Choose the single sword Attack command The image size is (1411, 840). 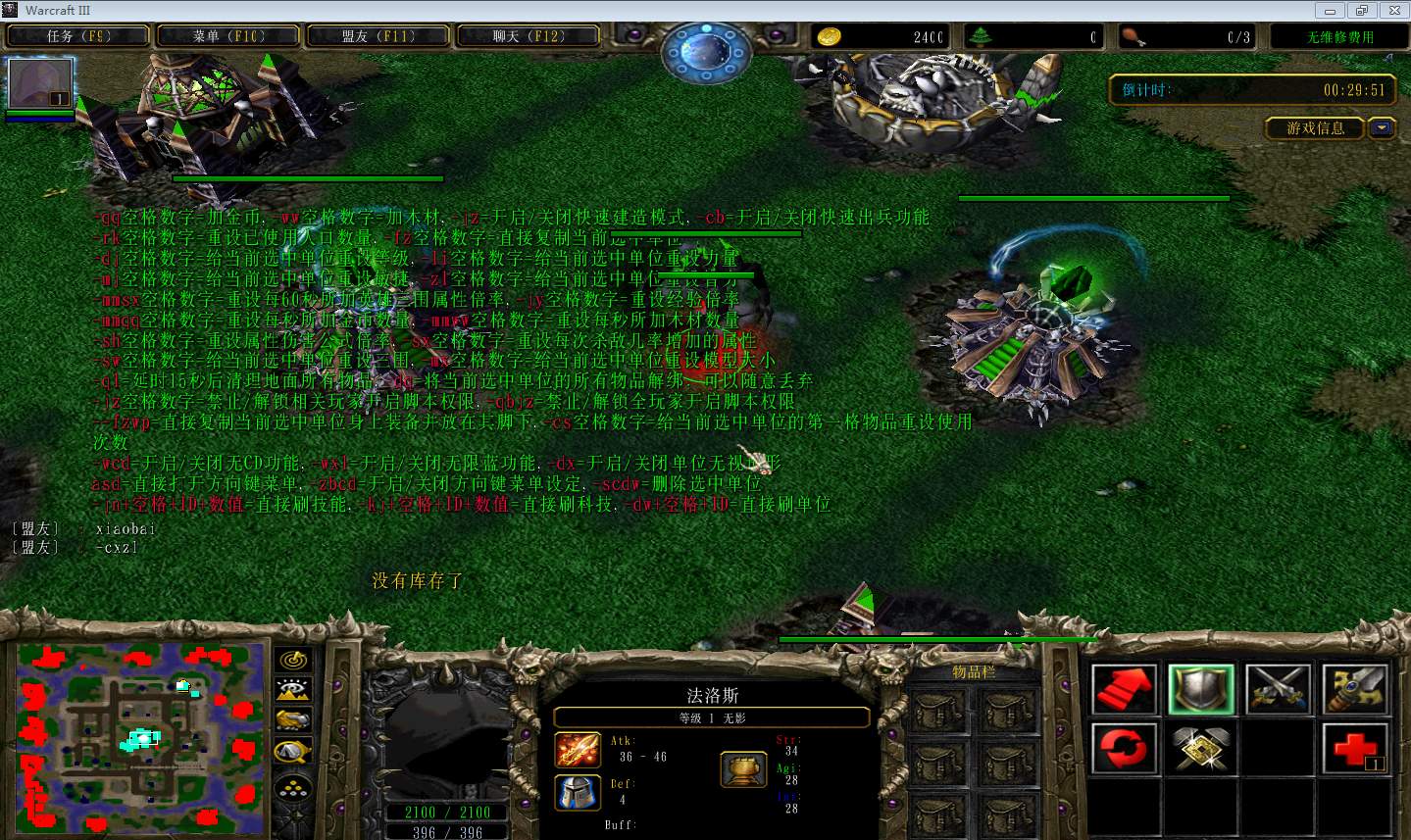click(x=1354, y=688)
